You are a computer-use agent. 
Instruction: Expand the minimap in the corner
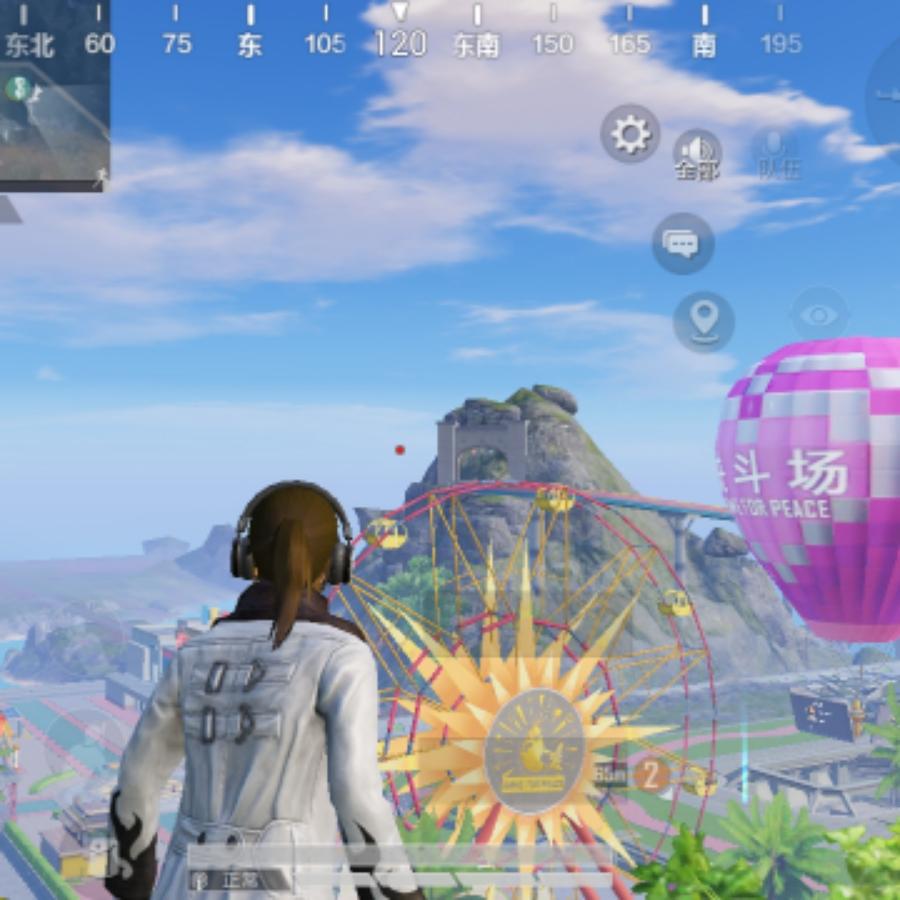(x=54, y=118)
